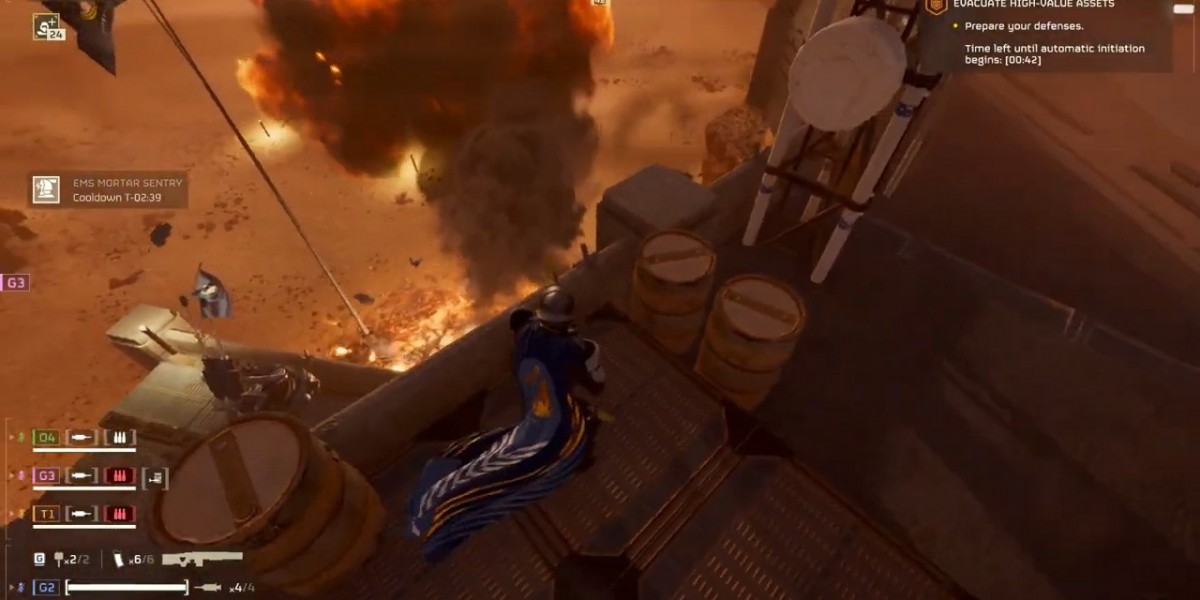Select squadmate T1 in the squad list
The height and width of the screenshot is (600, 1200).
coord(46,514)
